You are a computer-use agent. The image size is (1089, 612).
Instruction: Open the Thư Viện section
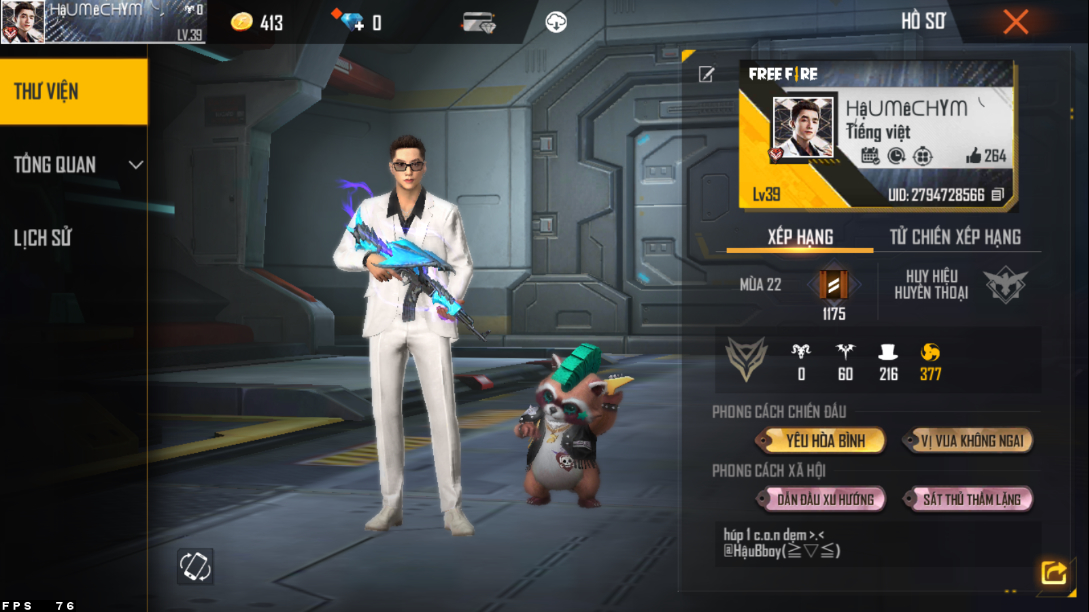pos(73,91)
